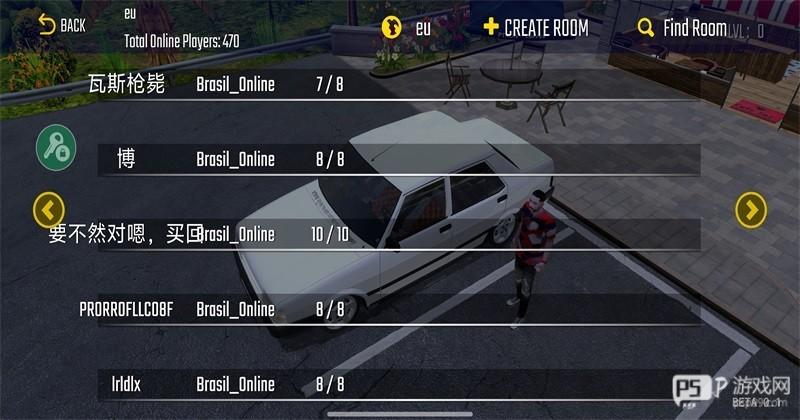Go to the previous page with left arrow

point(49,210)
